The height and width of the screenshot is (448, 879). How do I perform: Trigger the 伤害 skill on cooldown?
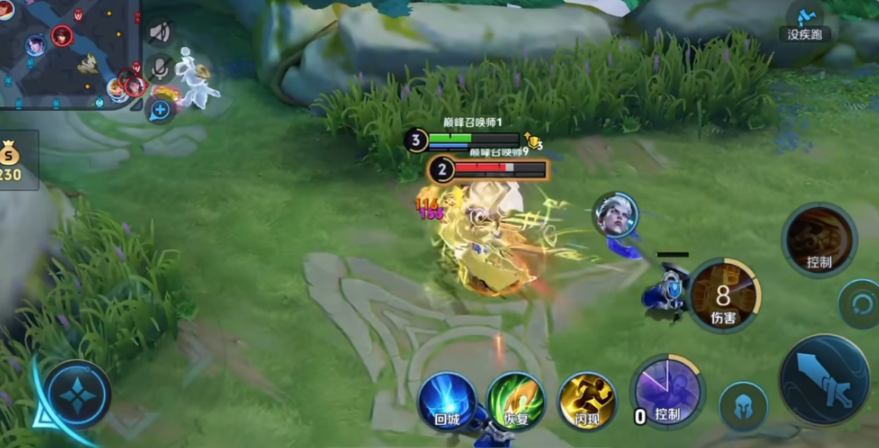coord(724,295)
